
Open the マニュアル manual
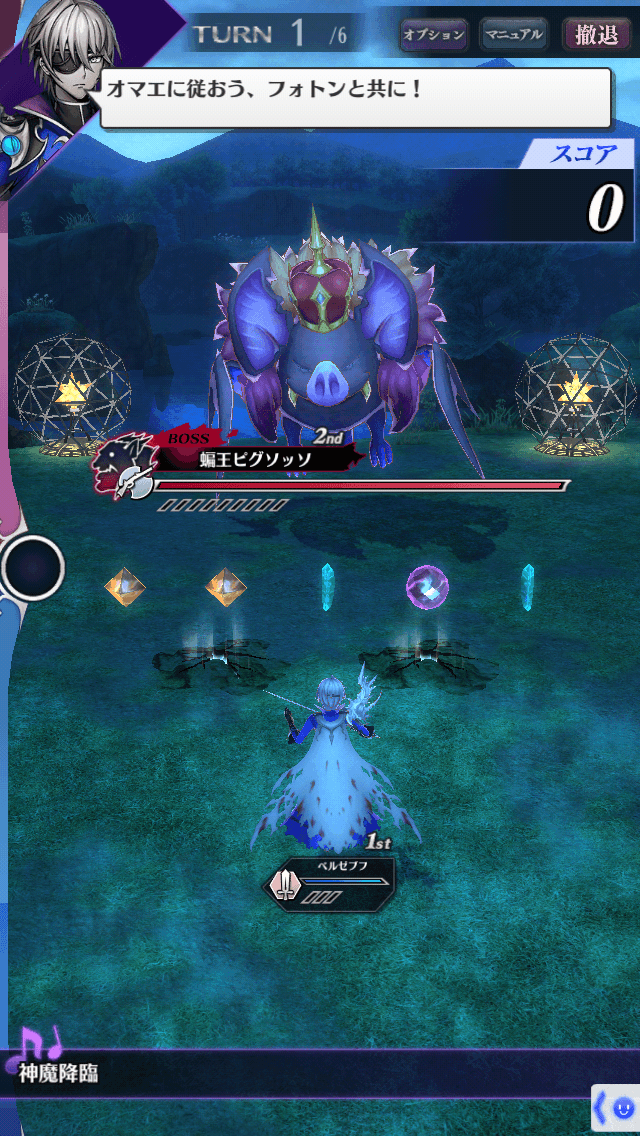514,35
